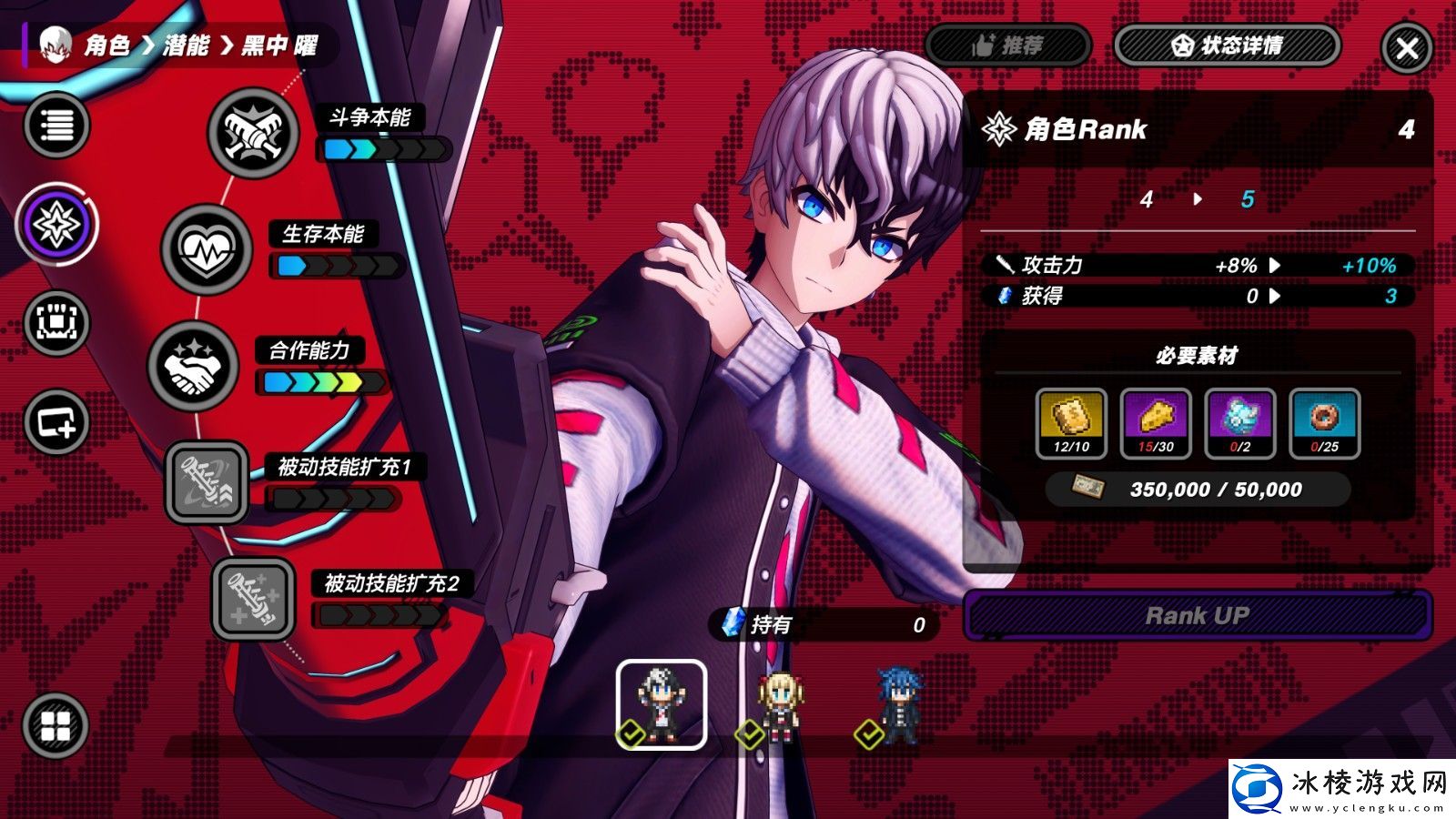The height and width of the screenshot is (819, 1456).
Task: Select the 生存本能 heart node
Action: [x=207, y=249]
